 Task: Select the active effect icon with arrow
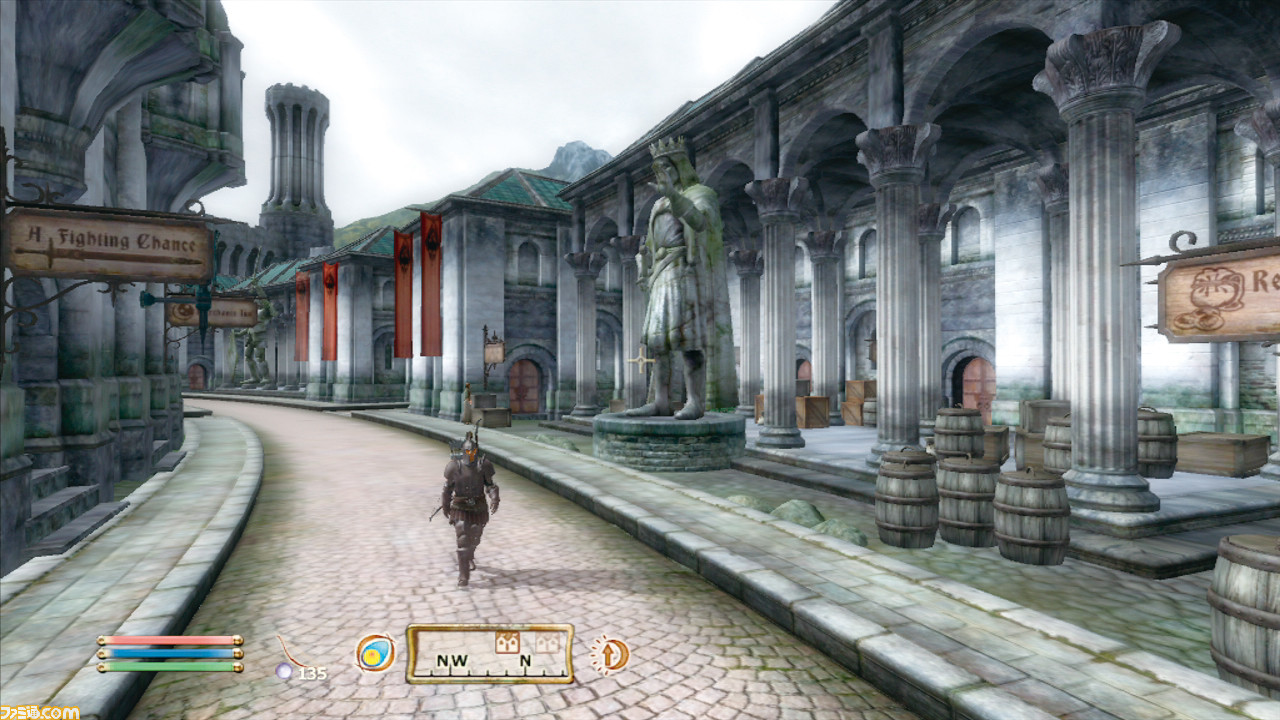(x=609, y=655)
